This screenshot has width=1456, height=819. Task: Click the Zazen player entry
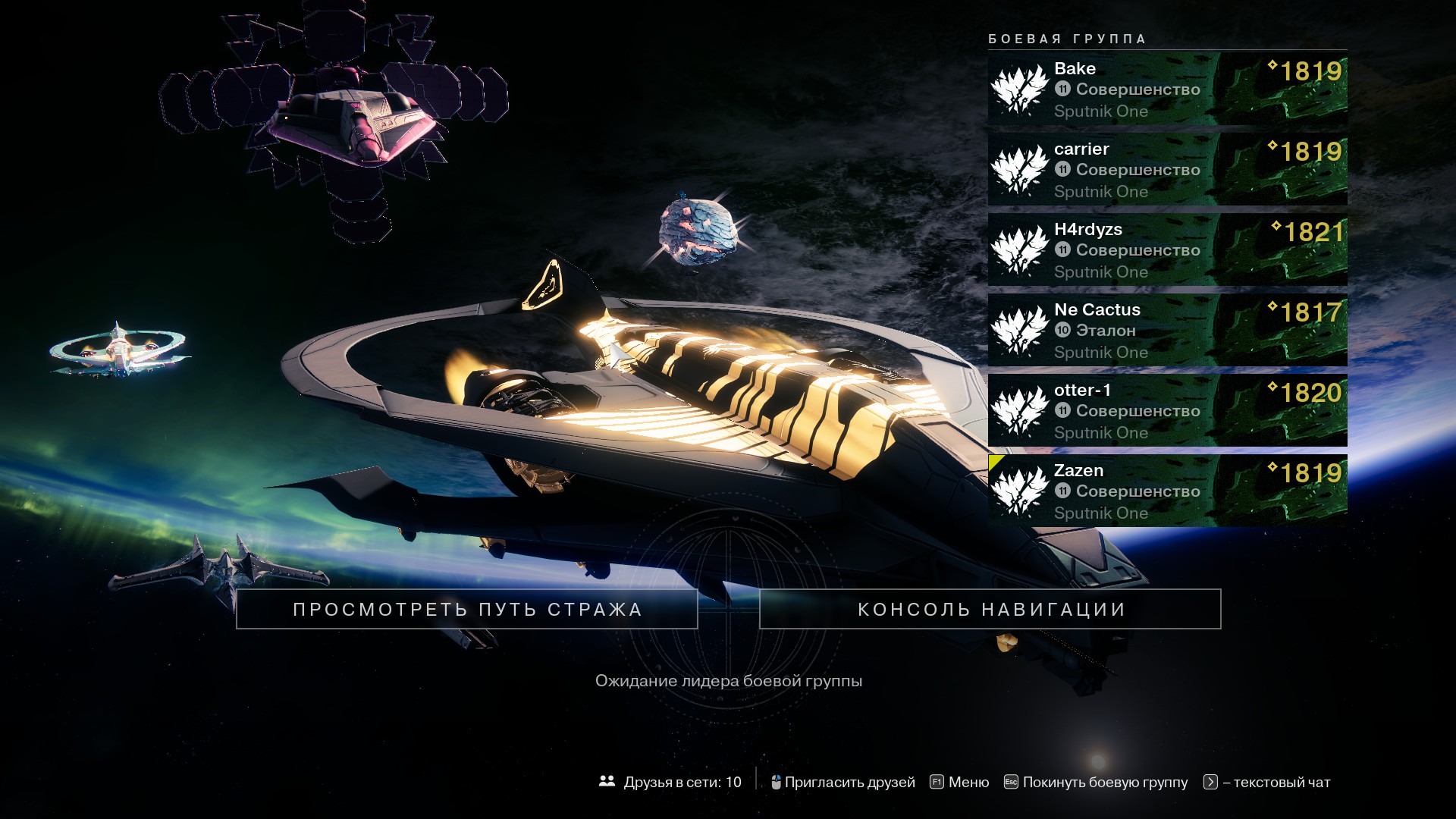tap(1167, 491)
